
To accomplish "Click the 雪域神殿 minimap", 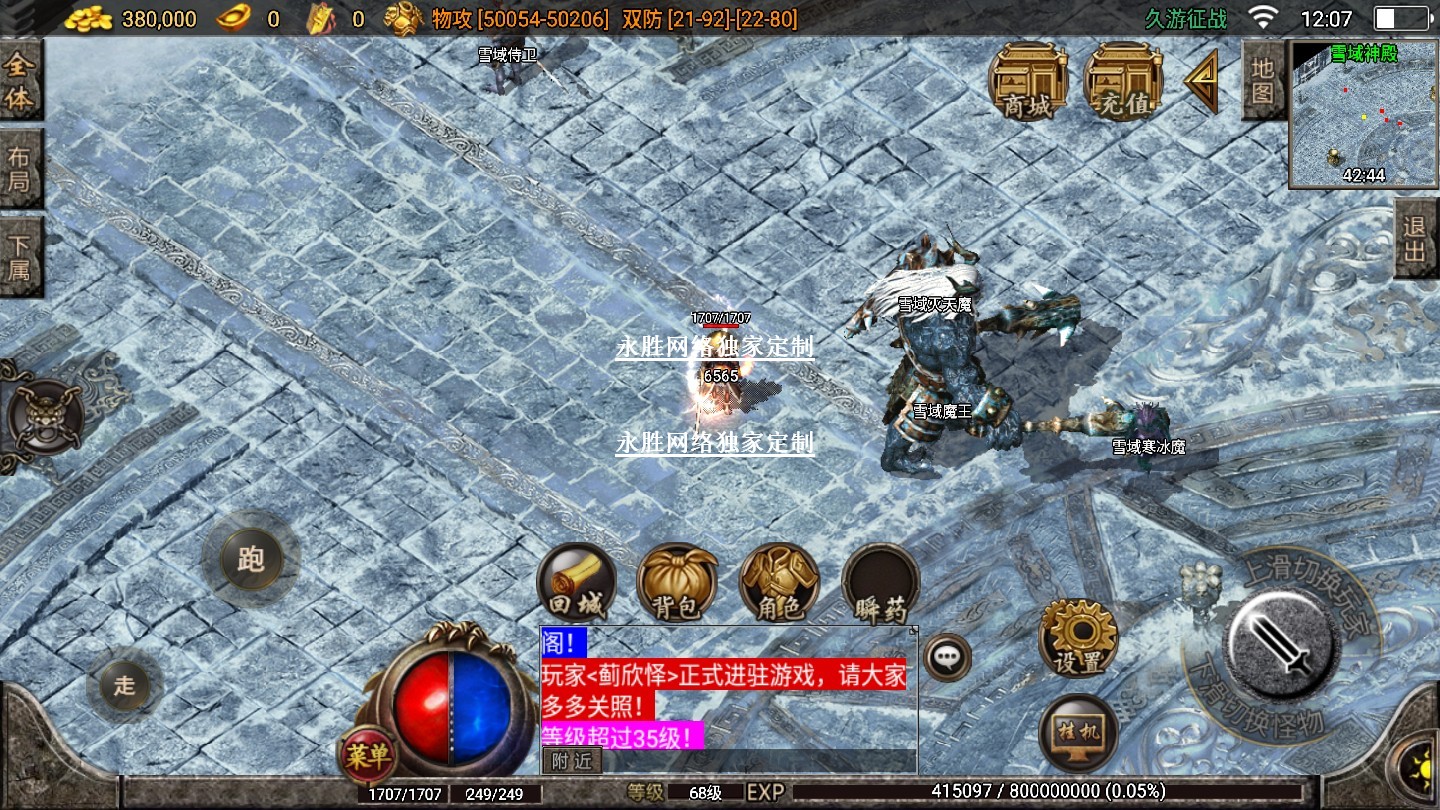I will 1362,115.
